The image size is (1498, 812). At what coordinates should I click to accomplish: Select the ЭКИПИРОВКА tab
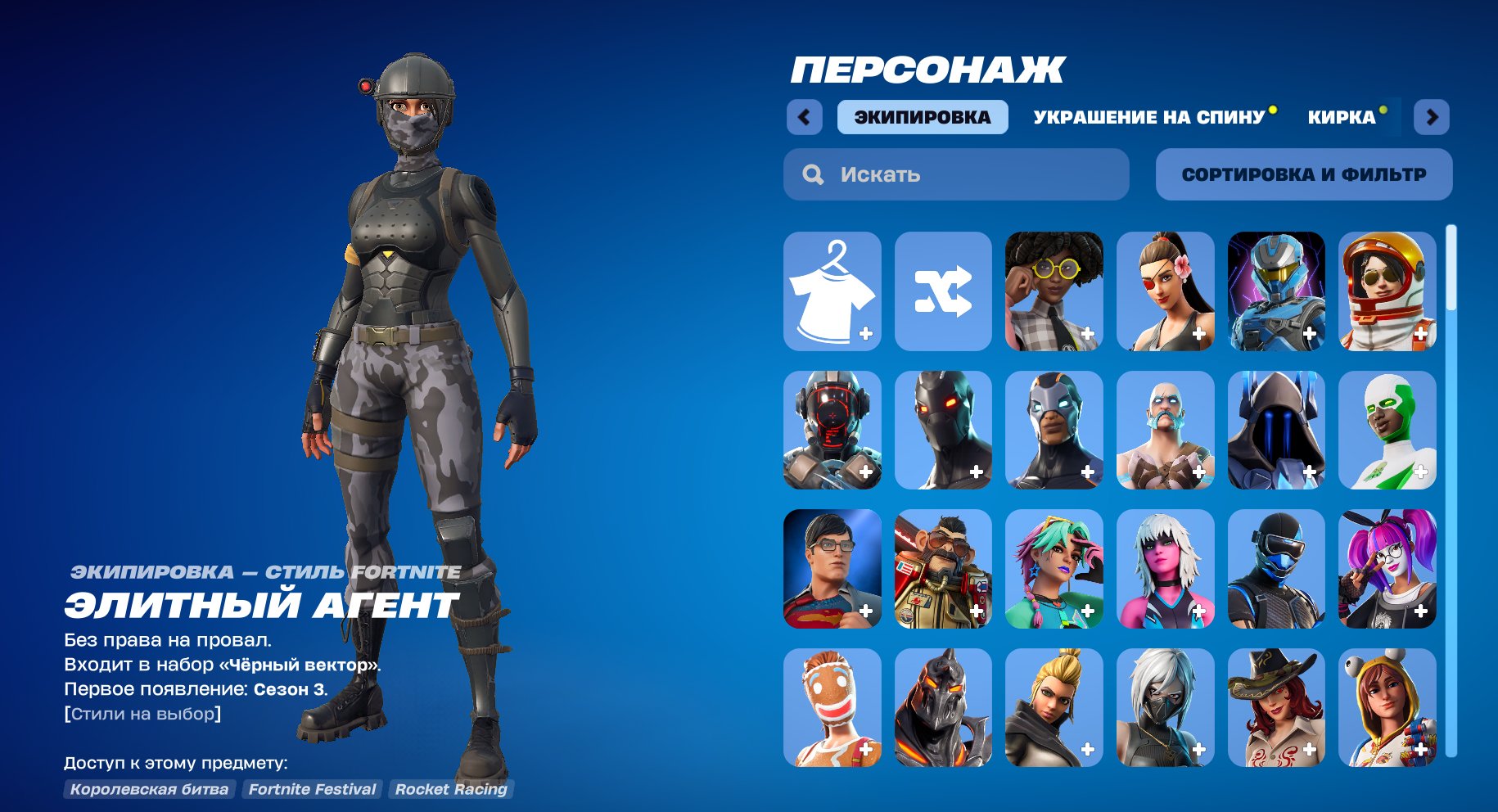(x=923, y=116)
